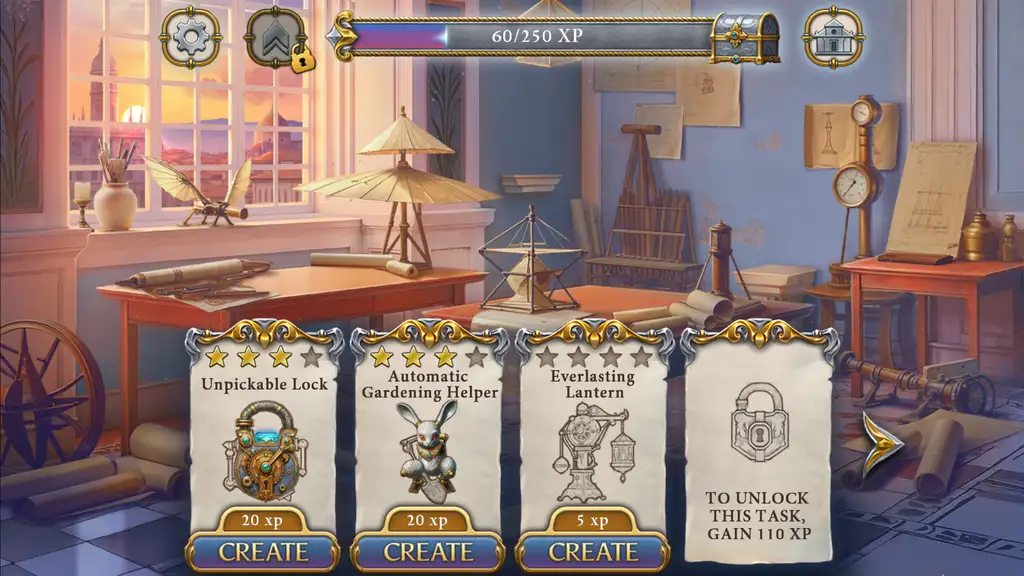
Task: Click the locked rank chevron badge
Action: click(x=275, y=38)
